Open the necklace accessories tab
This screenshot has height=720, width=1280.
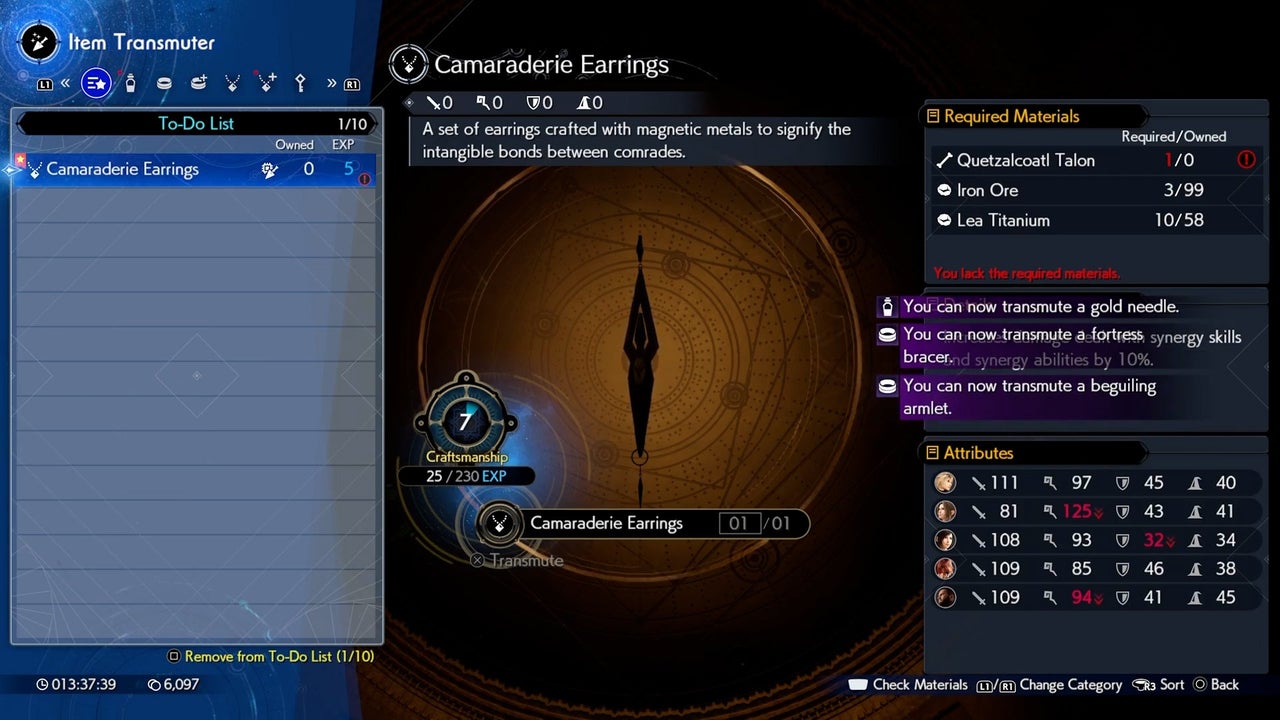pyautogui.click(x=232, y=84)
